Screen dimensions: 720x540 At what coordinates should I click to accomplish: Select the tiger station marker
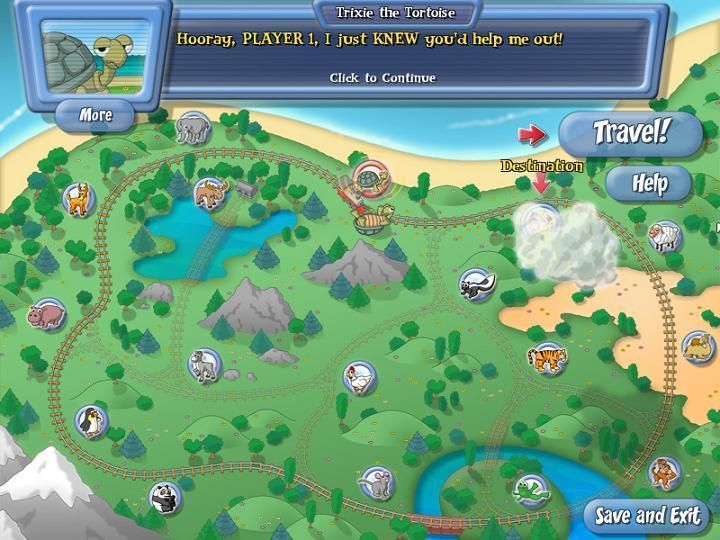[547, 355]
